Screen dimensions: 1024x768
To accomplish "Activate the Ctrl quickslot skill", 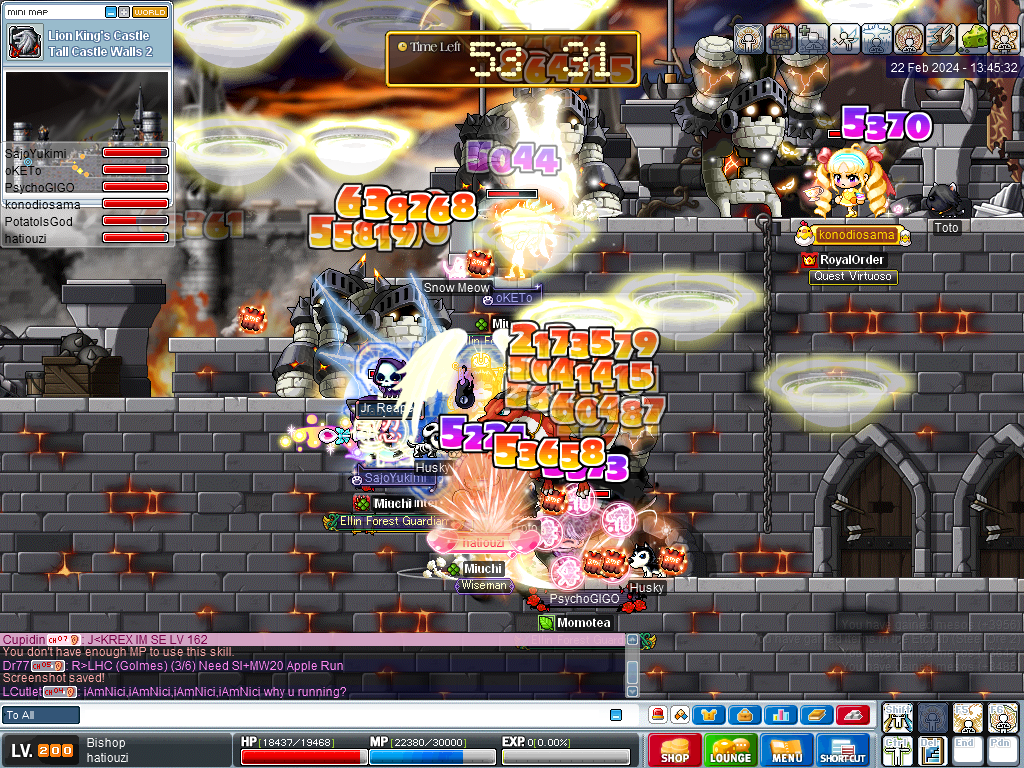I will [897, 750].
